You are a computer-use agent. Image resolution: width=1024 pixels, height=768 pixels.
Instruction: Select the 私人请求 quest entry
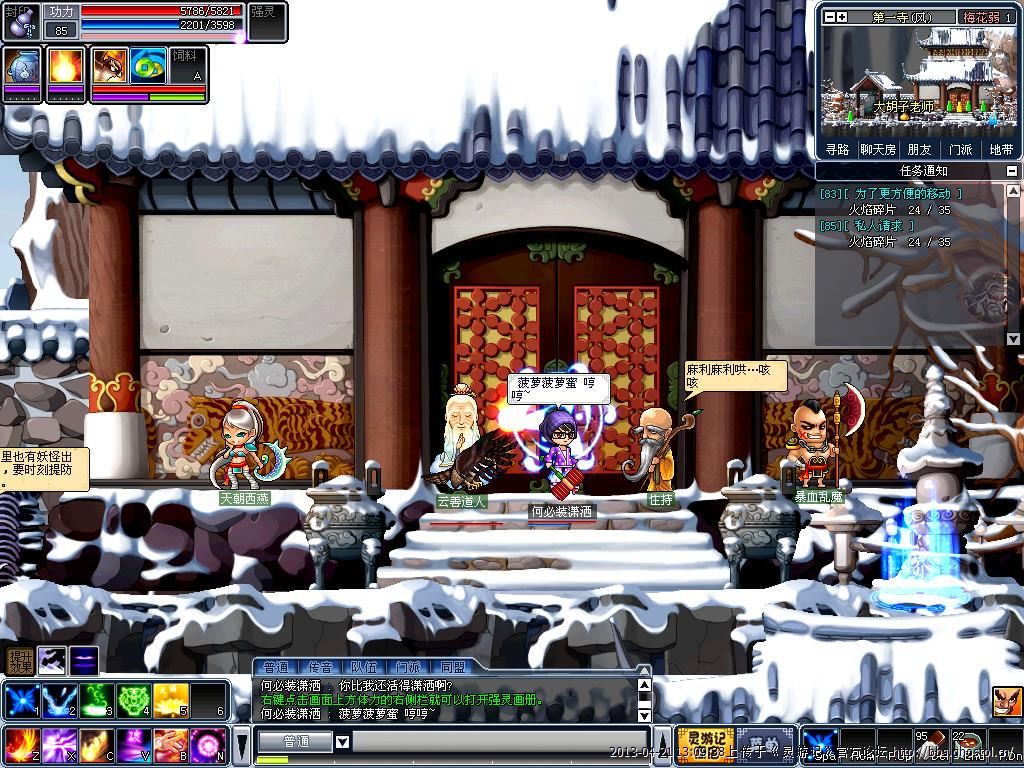point(881,226)
